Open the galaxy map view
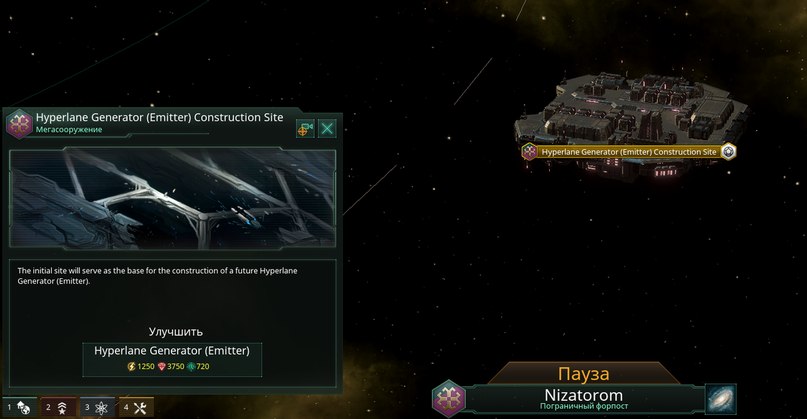 click(720, 397)
